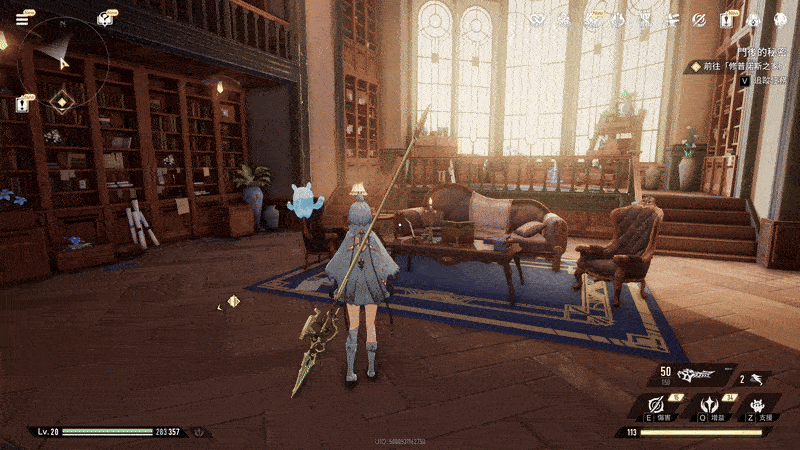Open the exclamation notice icon beside the minimap

coord(22,103)
